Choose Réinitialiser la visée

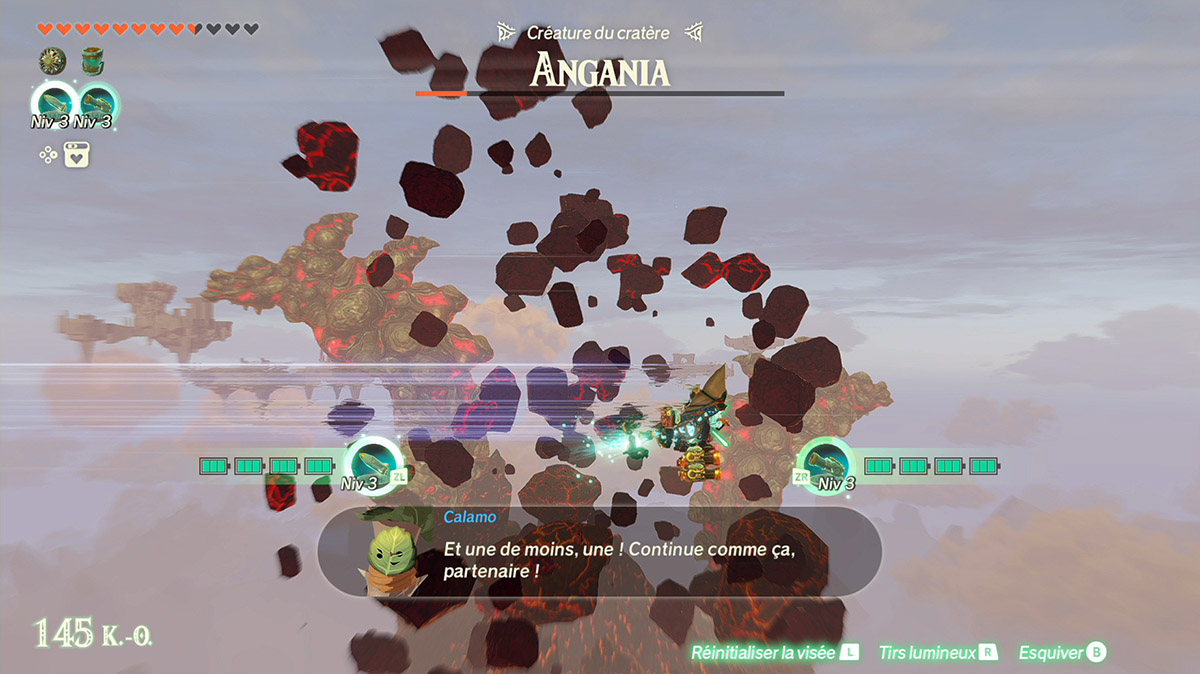click(x=774, y=653)
